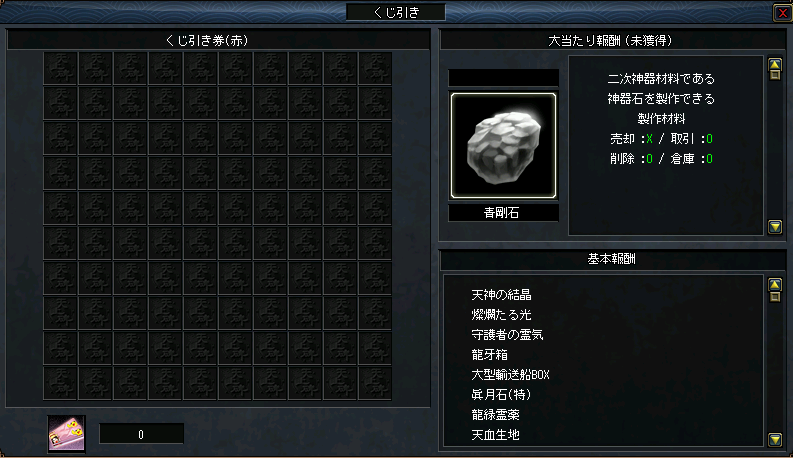Choose the 燦爛たる光 reward entry
Viewport: 793px width, 458px height.
coord(501,314)
